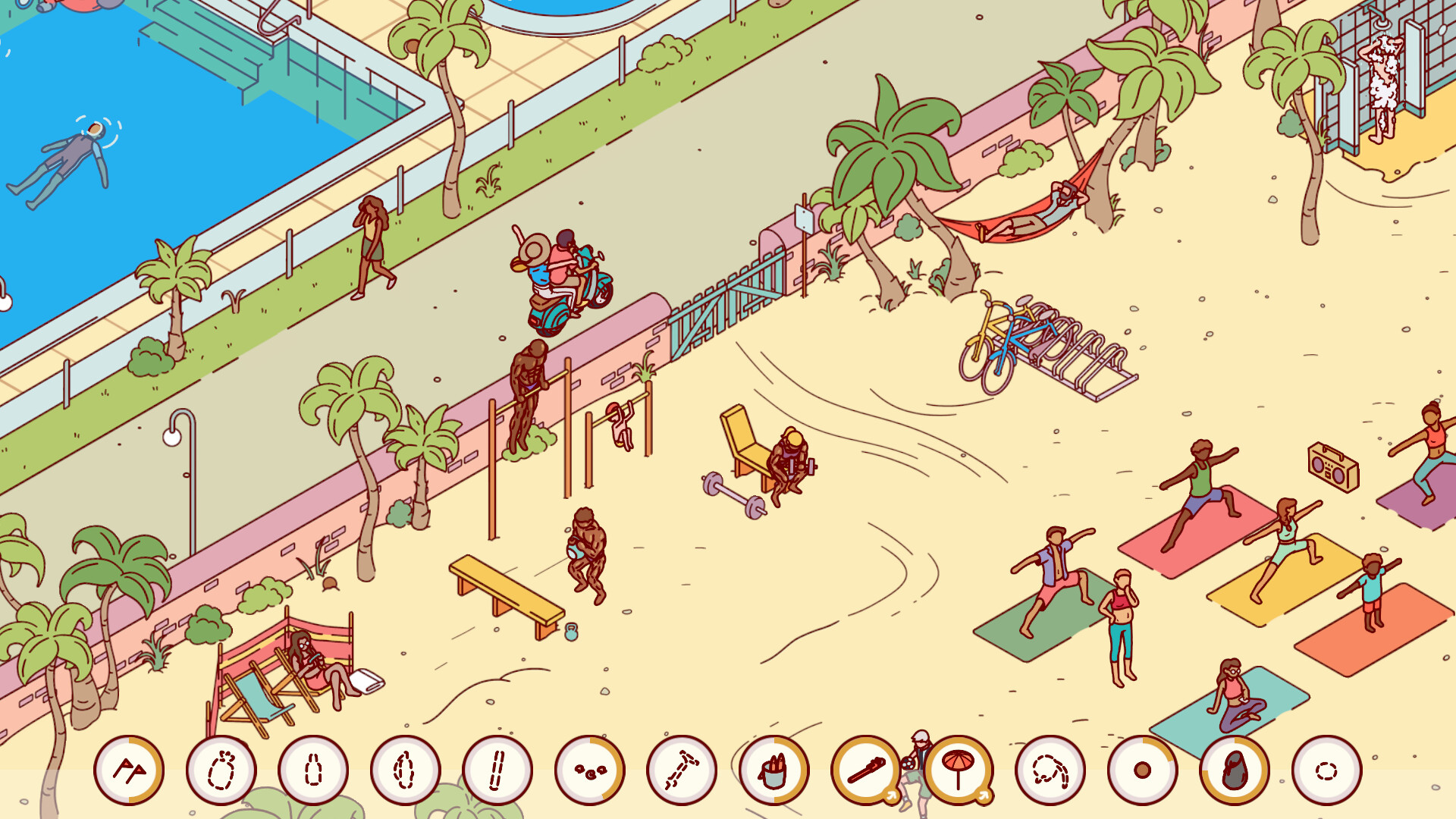Select the red beach umbrella find-item icon

pos(957,770)
